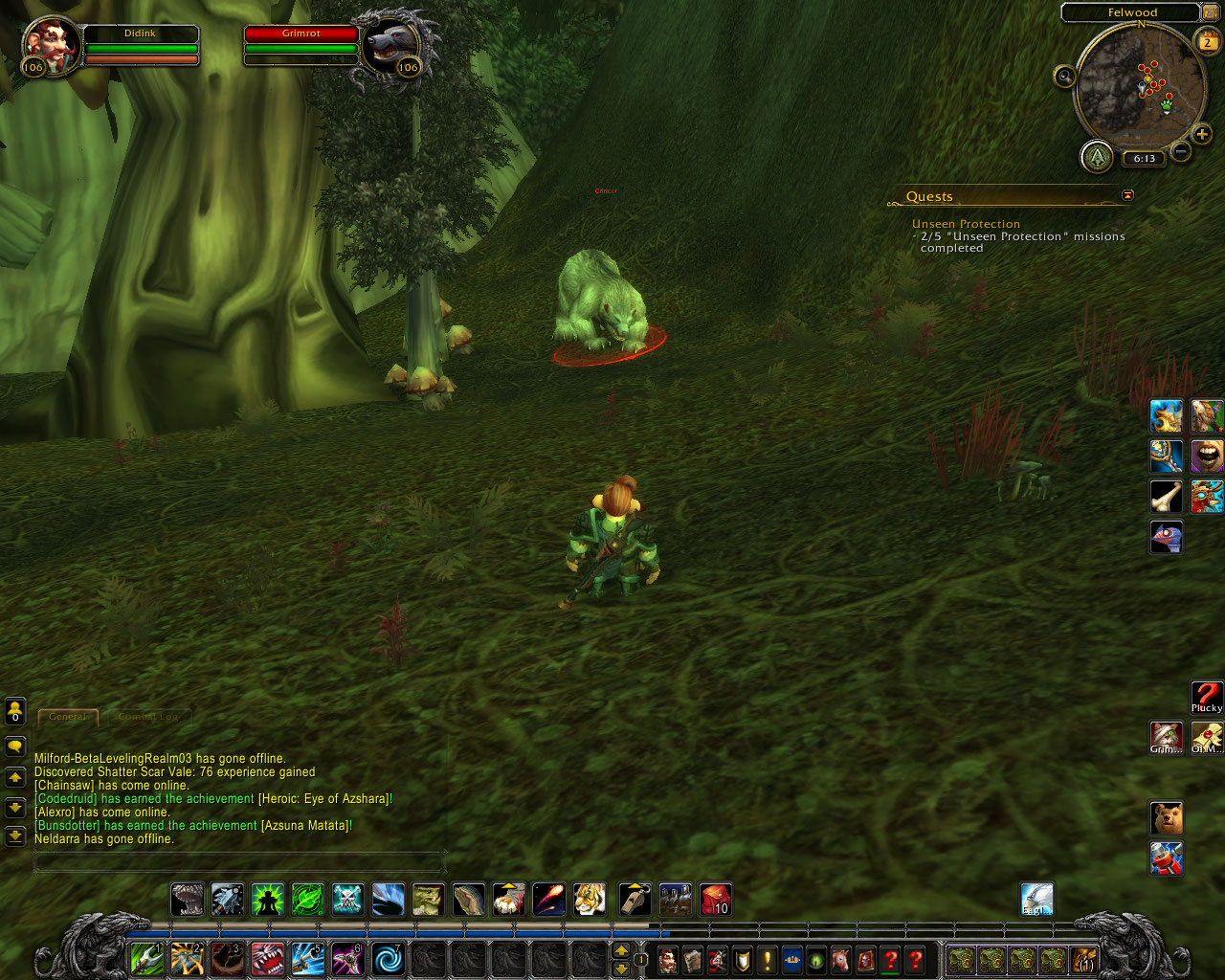
Task: Activate the swirling blue vortex ability
Action: [388, 958]
